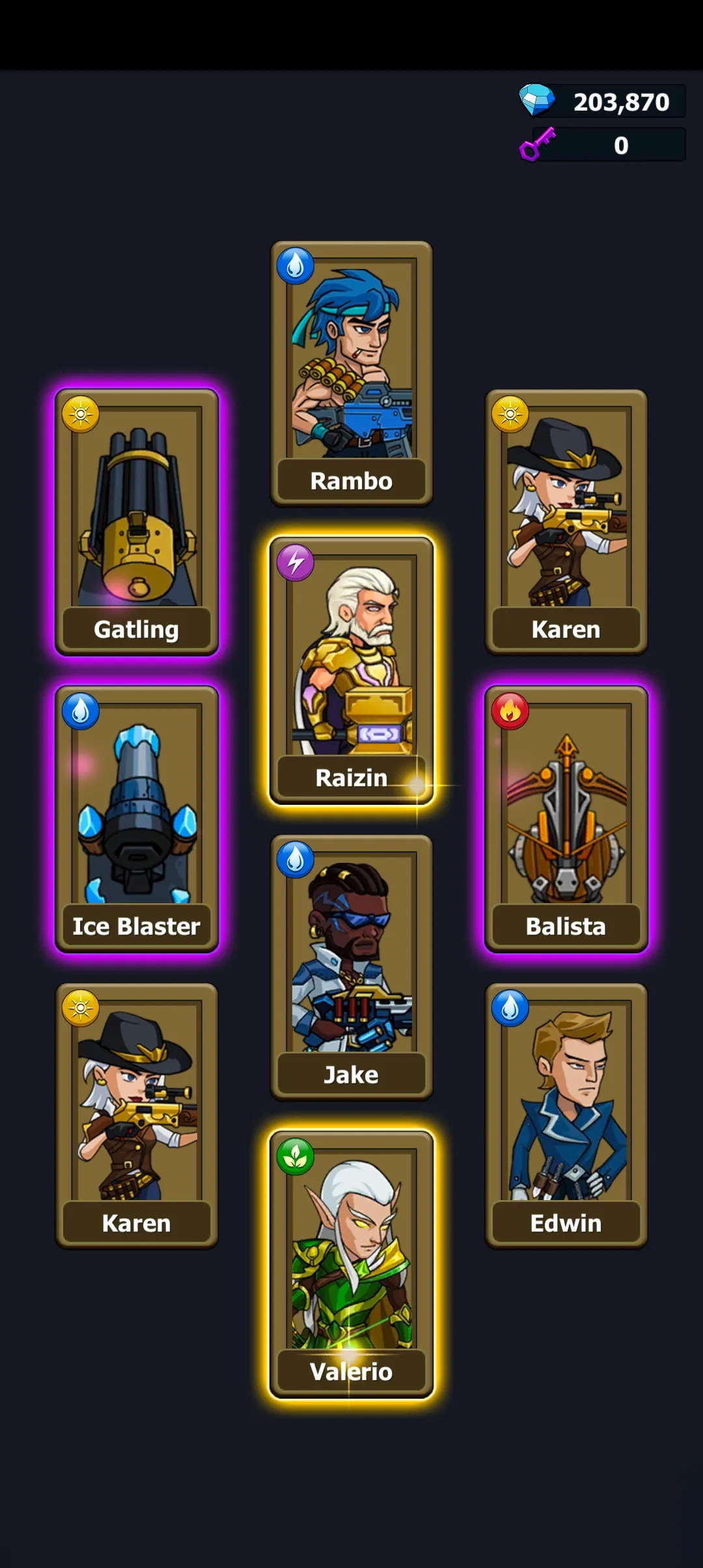Viewport: 703px width, 1568px height.
Task: Choose the Gatling turret card
Action: tap(137, 522)
